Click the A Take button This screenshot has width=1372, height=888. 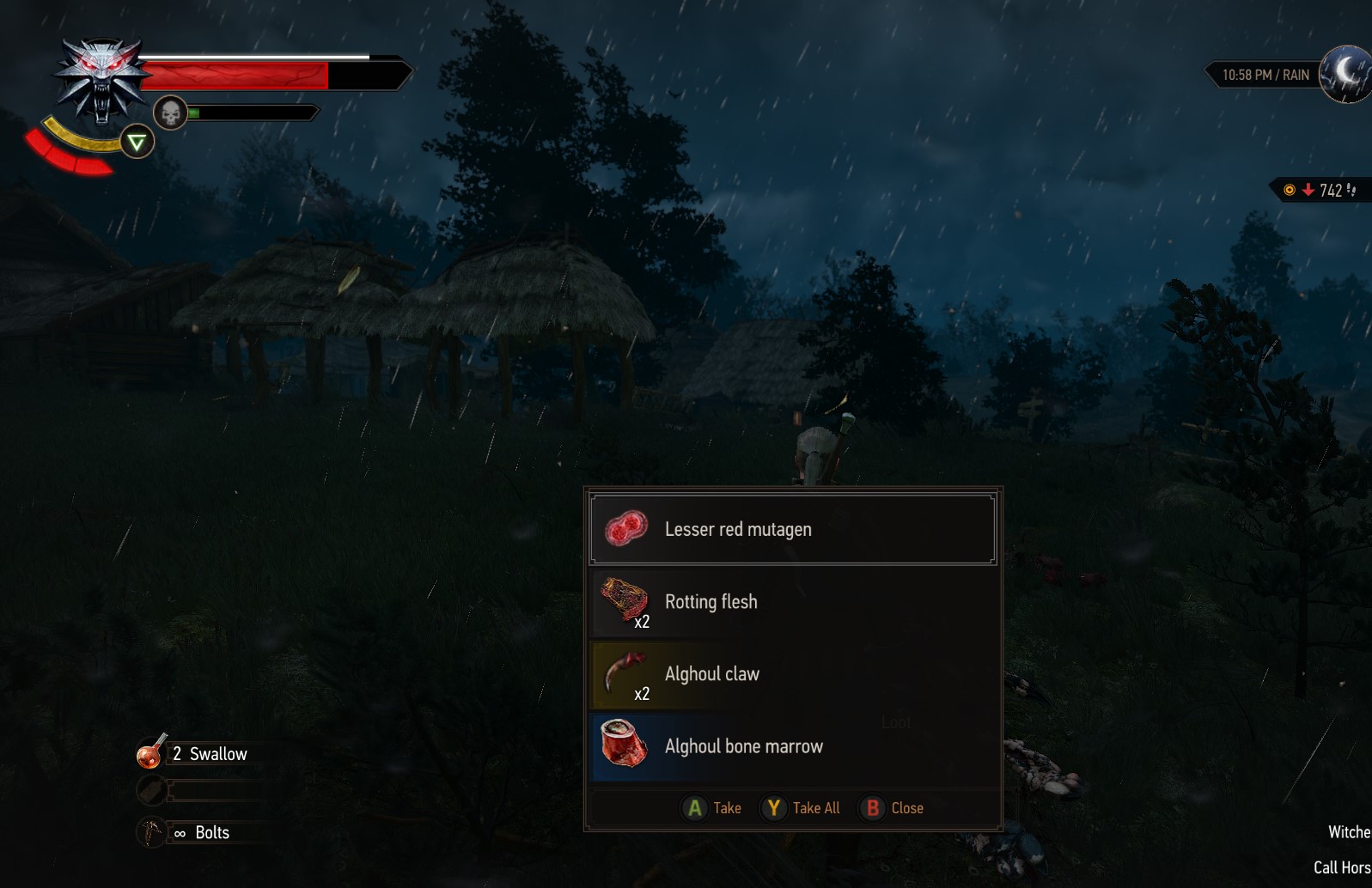(x=711, y=807)
